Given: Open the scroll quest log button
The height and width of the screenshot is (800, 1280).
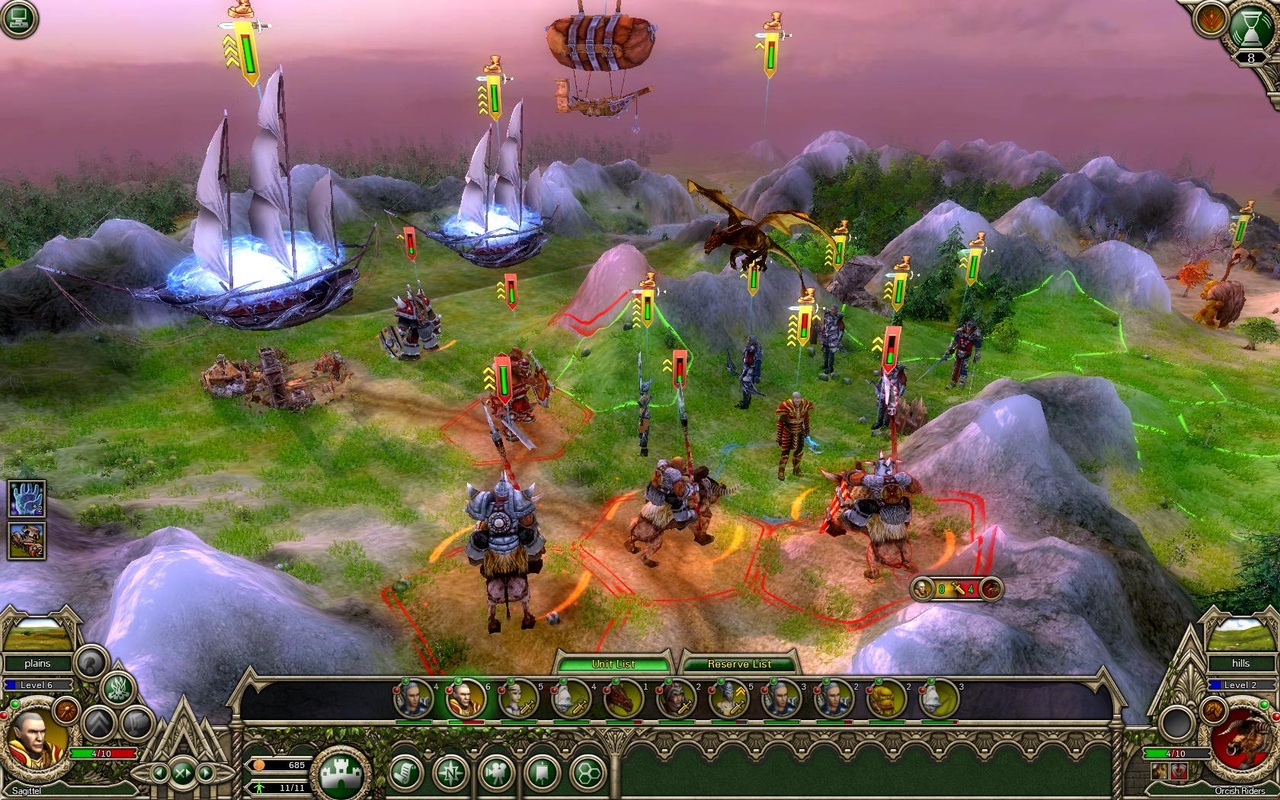Looking at the screenshot, I should tap(405, 773).
